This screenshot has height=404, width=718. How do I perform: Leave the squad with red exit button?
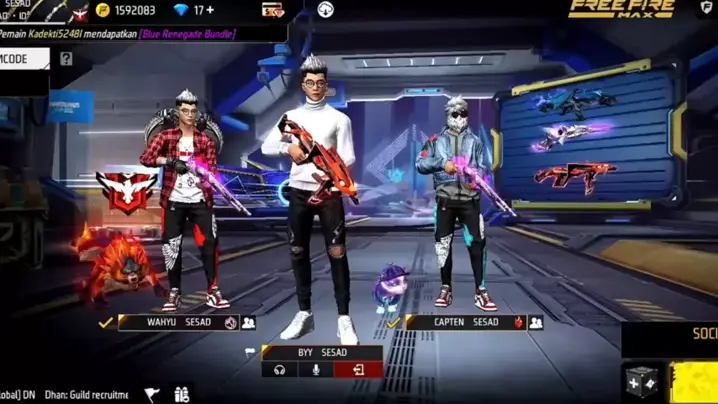click(x=357, y=370)
